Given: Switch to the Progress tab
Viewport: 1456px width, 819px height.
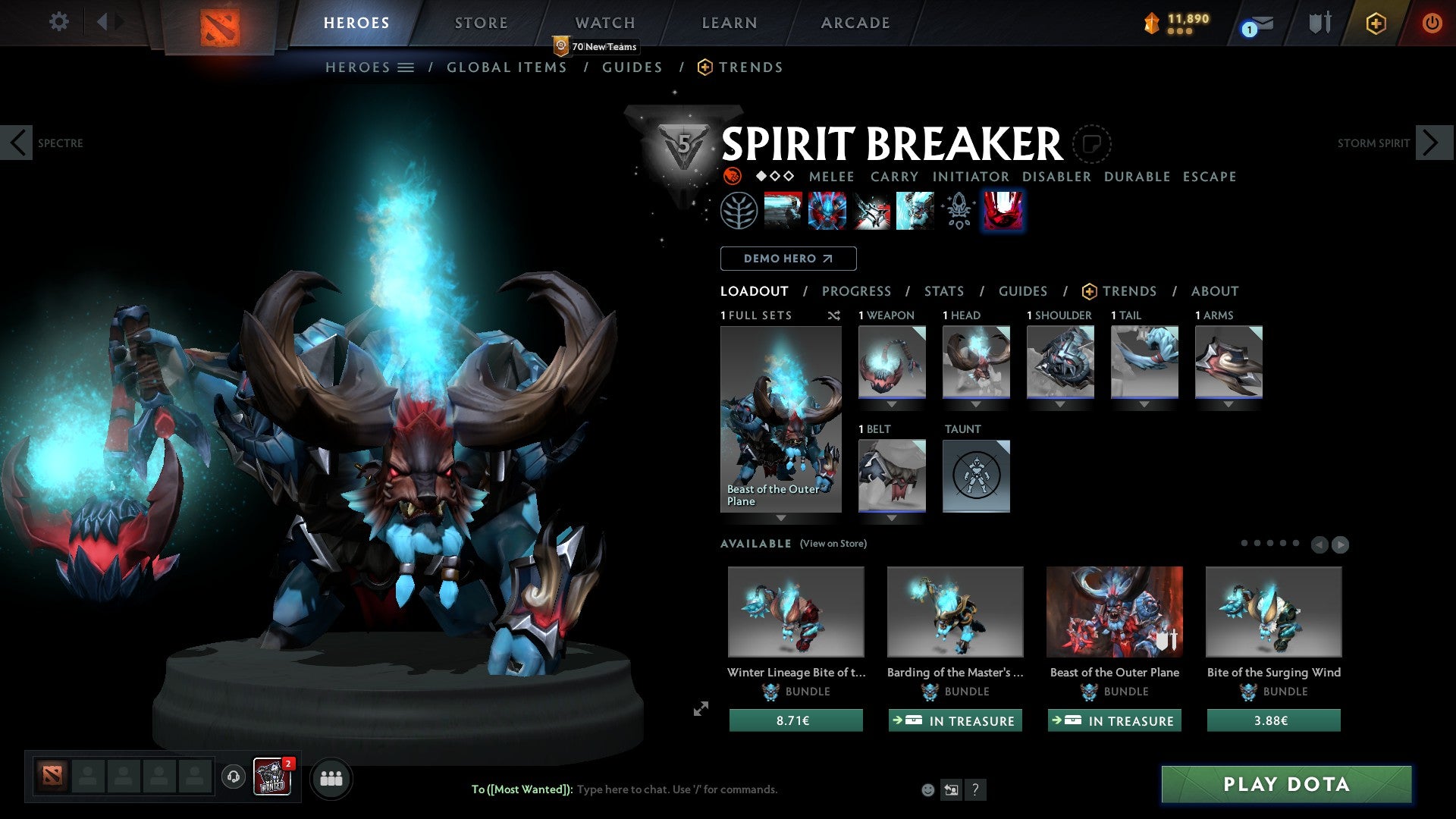Looking at the screenshot, I should click(856, 290).
